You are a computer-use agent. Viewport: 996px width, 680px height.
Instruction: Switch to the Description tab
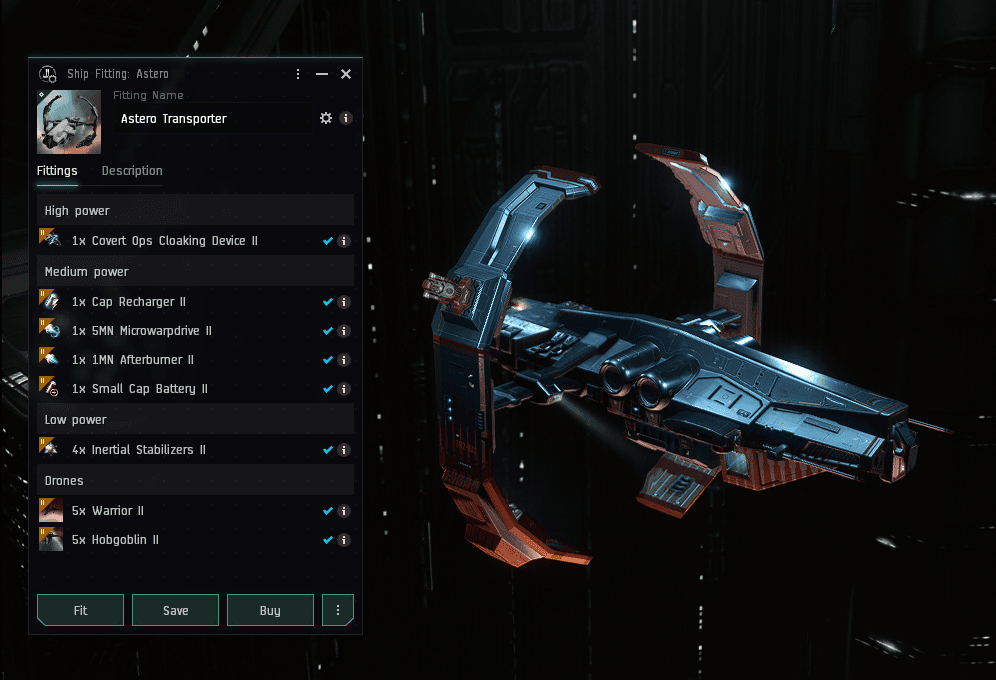tap(132, 171)
